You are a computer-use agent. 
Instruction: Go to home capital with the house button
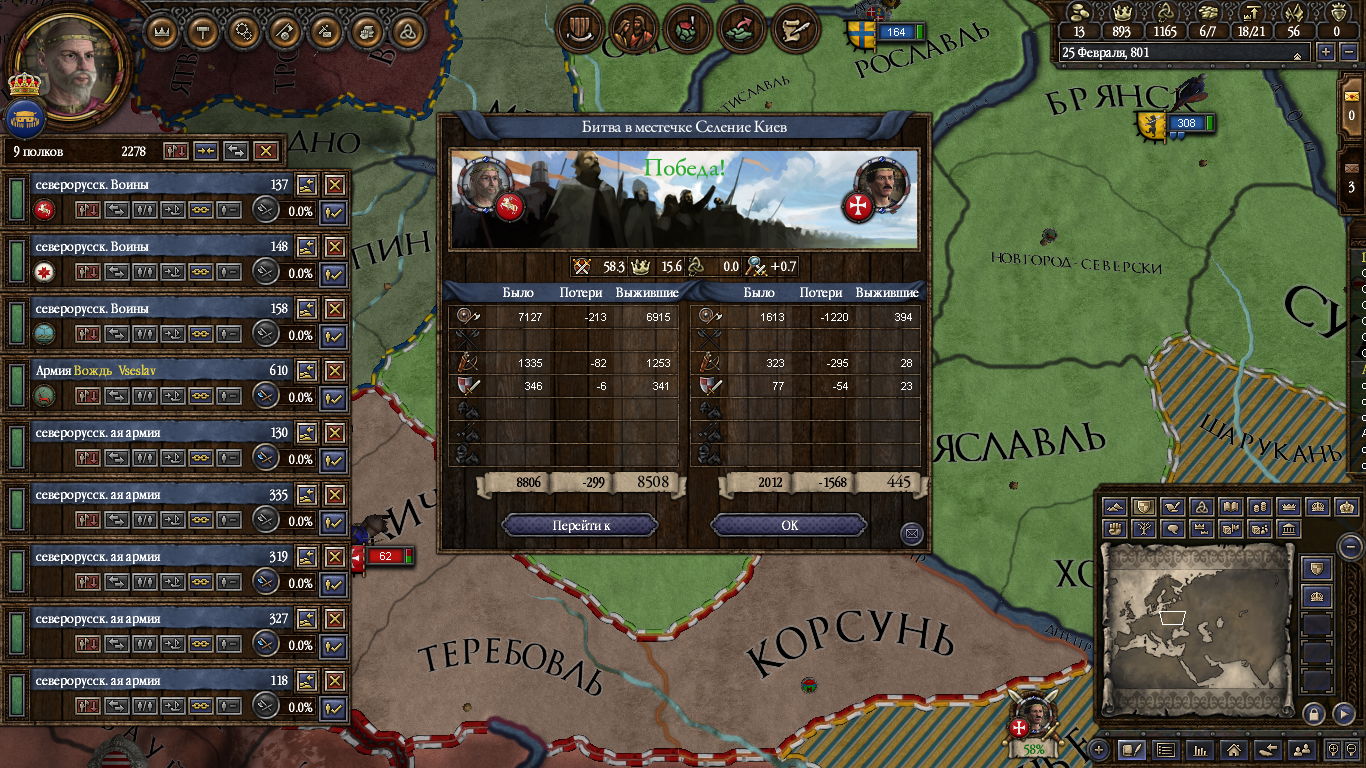pyautogui.click(x=1234, y=749)
